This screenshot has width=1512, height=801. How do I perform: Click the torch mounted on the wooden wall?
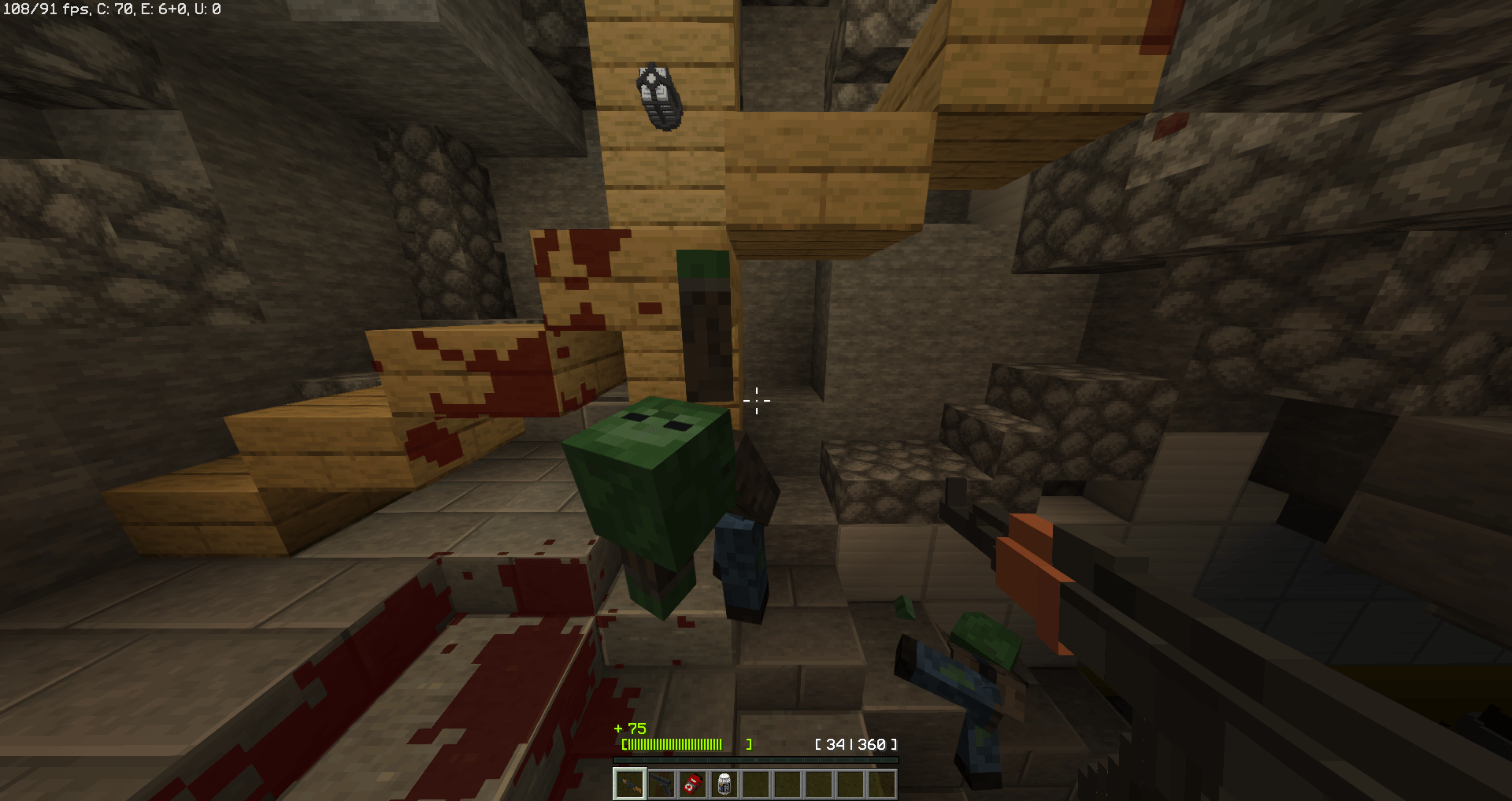(x=658, y=95)
